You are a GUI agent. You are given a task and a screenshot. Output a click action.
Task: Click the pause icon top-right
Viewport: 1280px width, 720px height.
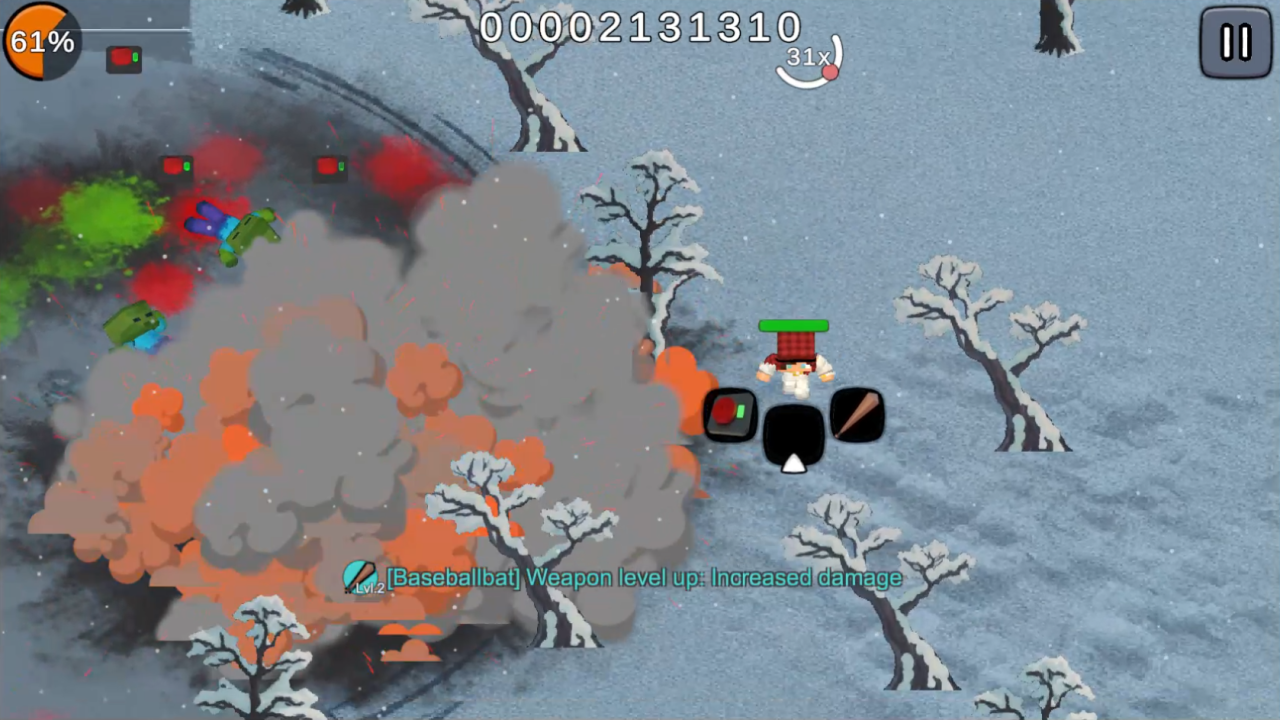tap(1235, 42)
